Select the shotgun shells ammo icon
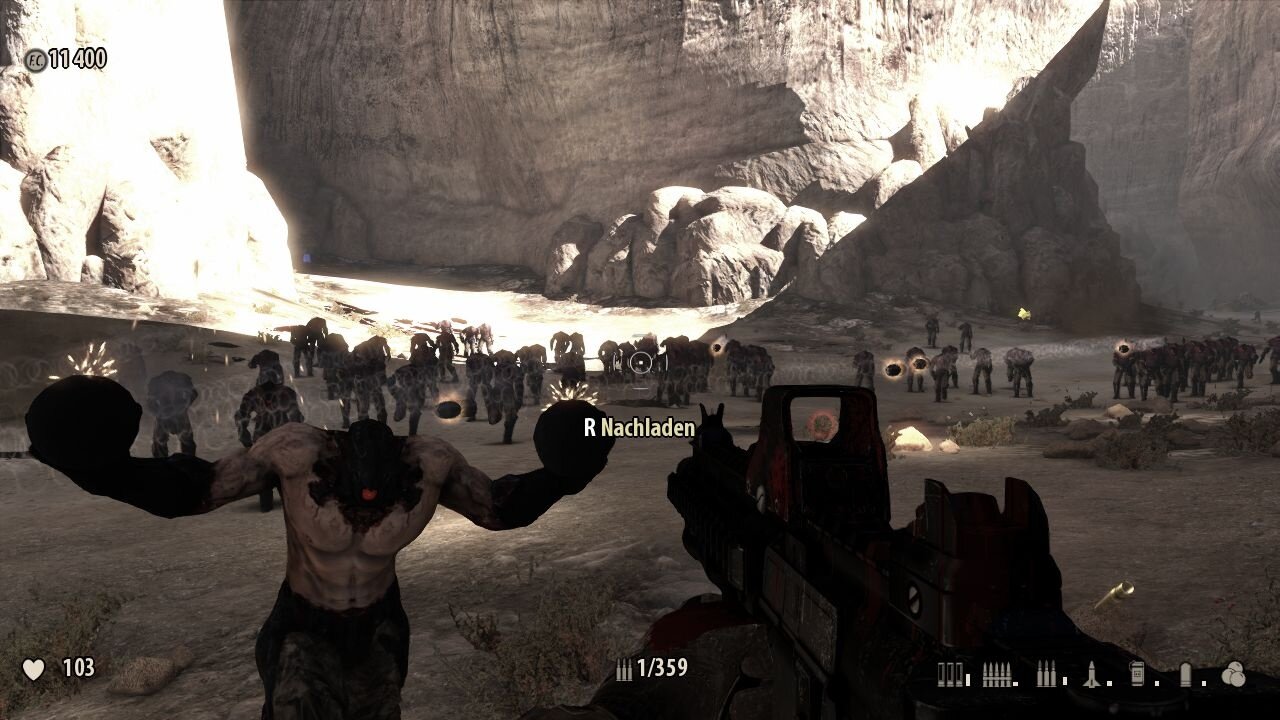1280x720 pixels. [950, 675]
